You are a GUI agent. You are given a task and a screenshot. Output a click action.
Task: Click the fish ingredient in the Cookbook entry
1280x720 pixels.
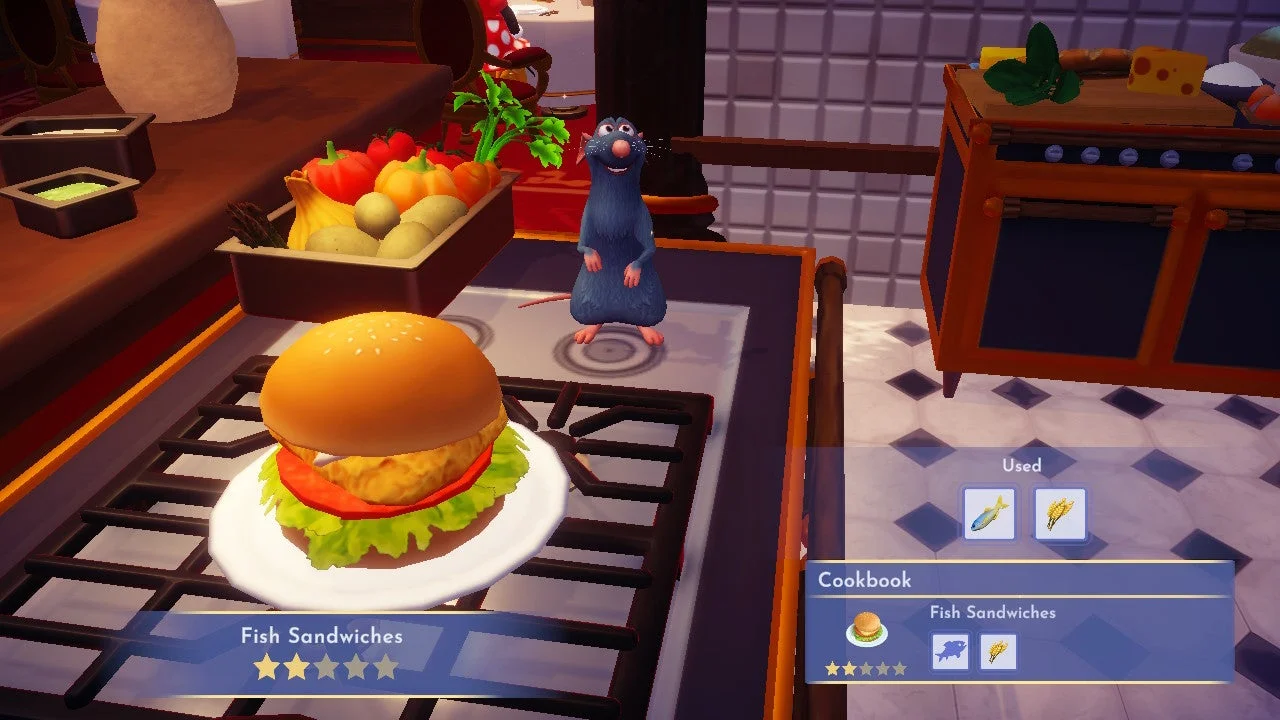[x=950, y=650]
